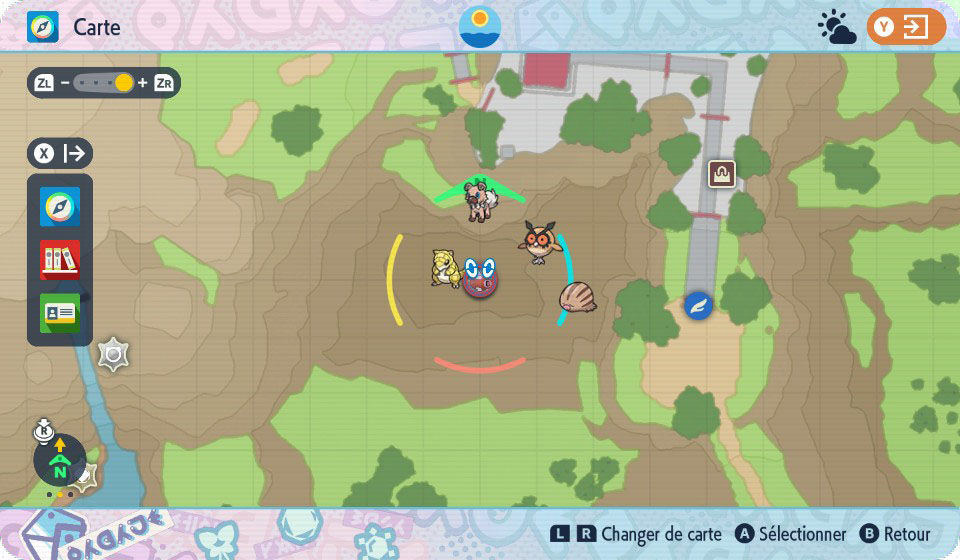960x560 pixels.
Task: Pick the Swinub marker on the map
Action: click(577, 297)
